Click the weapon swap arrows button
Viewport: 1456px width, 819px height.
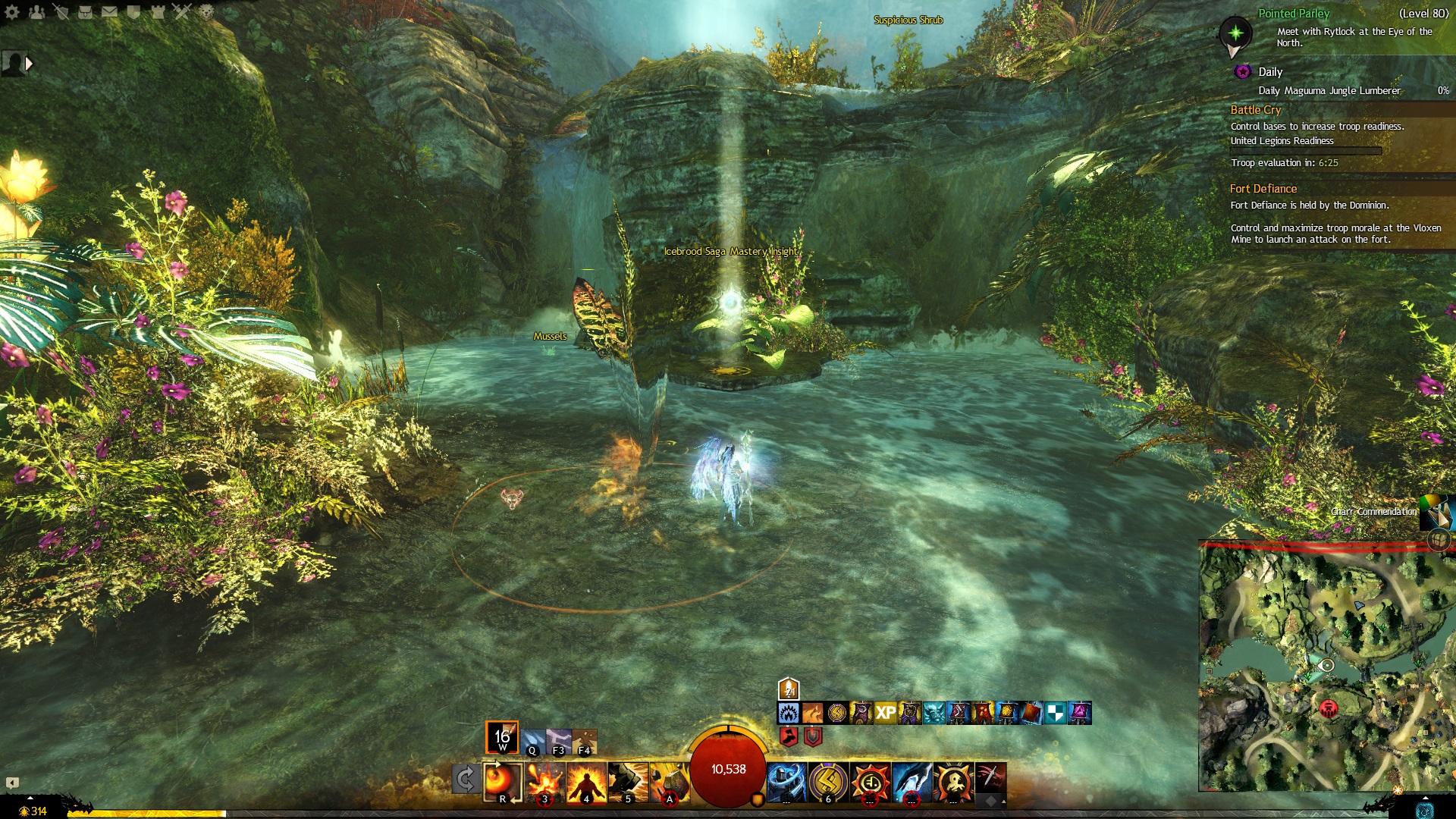point(465,779)
